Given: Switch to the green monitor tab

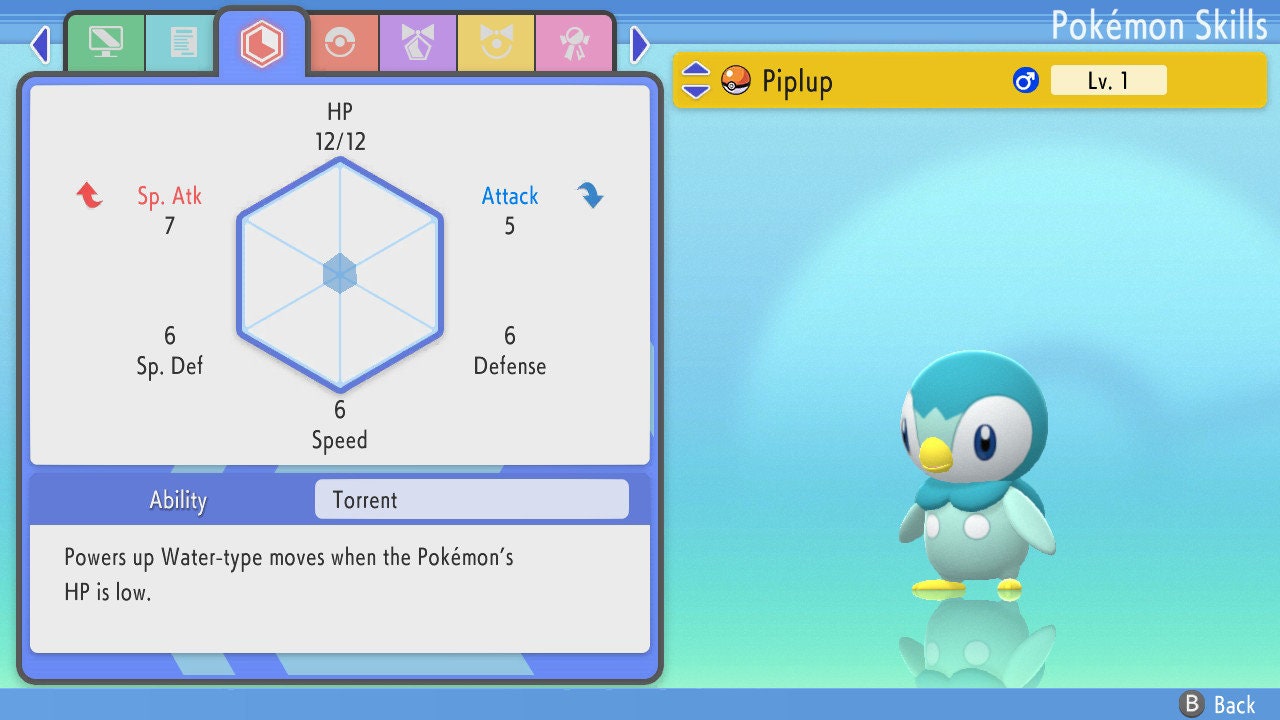Looking at the screenshot, I should [105, 42].
